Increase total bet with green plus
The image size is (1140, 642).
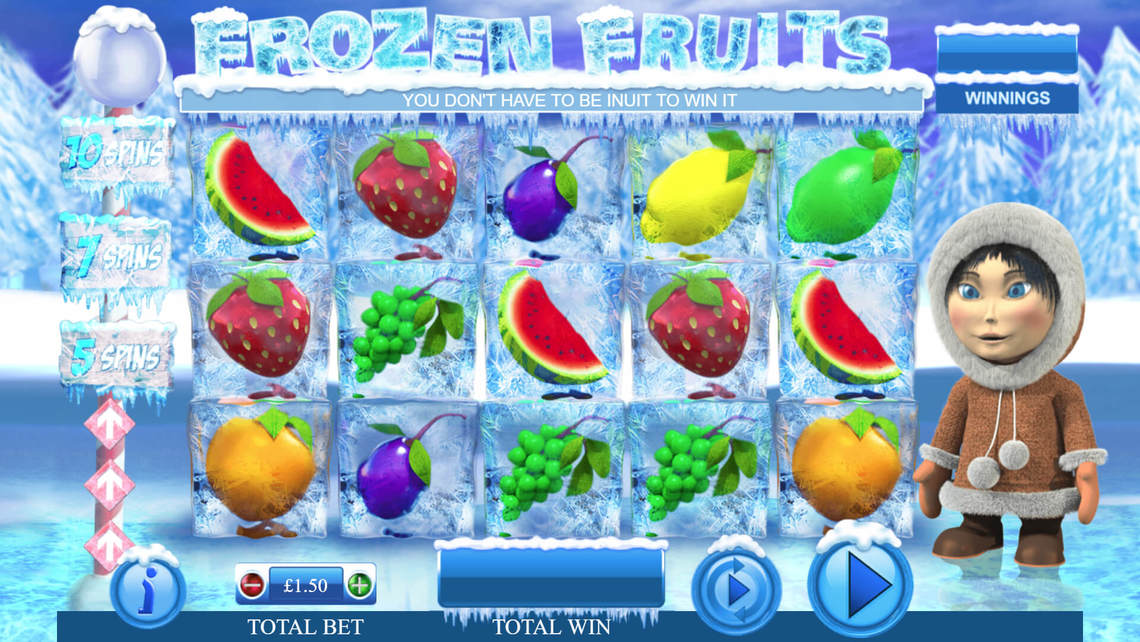359,585
